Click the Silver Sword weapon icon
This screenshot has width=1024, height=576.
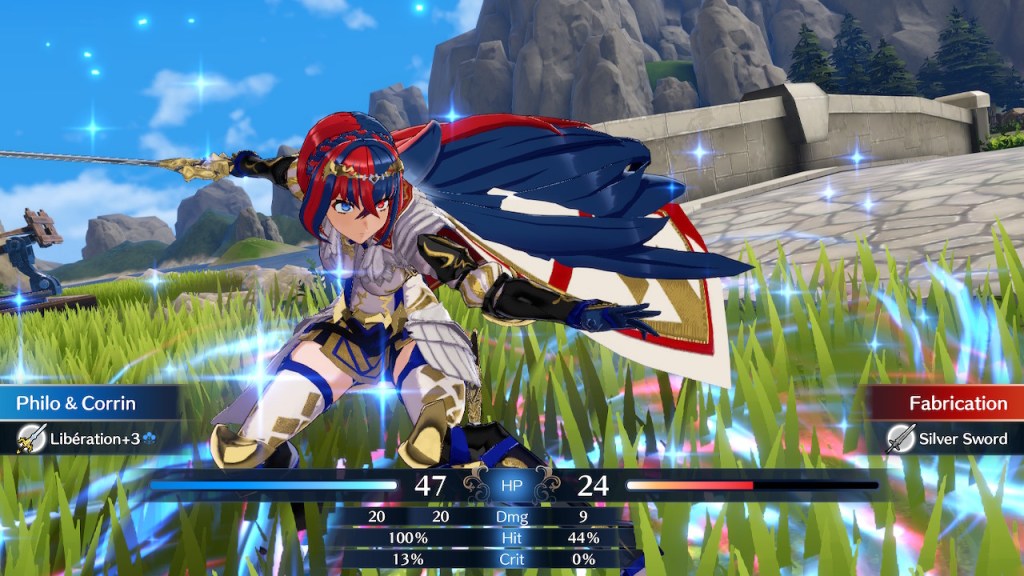click(901, 439)
